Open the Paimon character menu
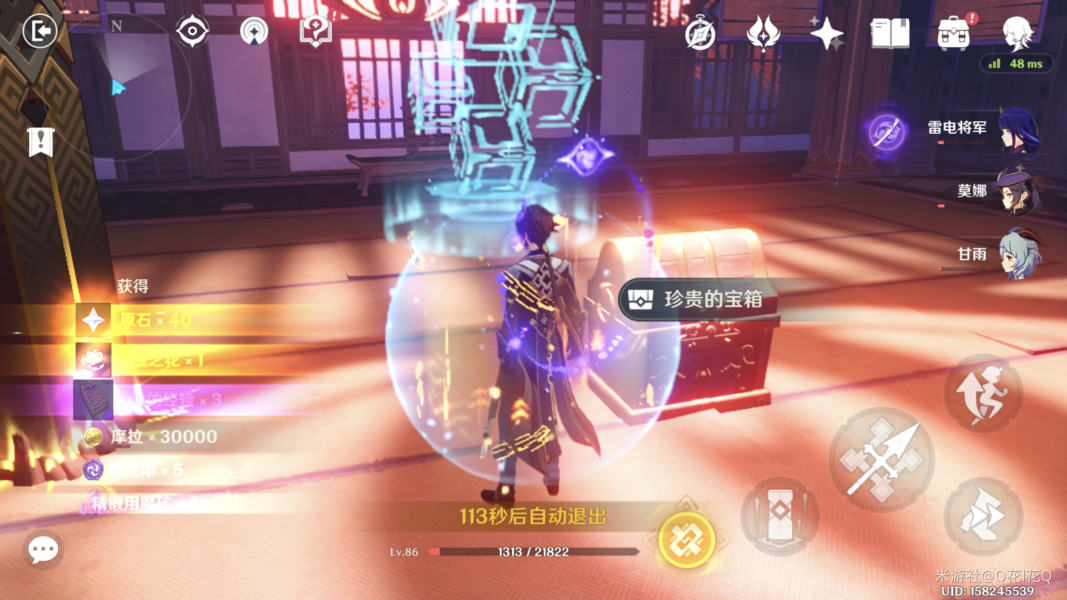This screenshot has height=600, width=1067. coord(1018,33)
